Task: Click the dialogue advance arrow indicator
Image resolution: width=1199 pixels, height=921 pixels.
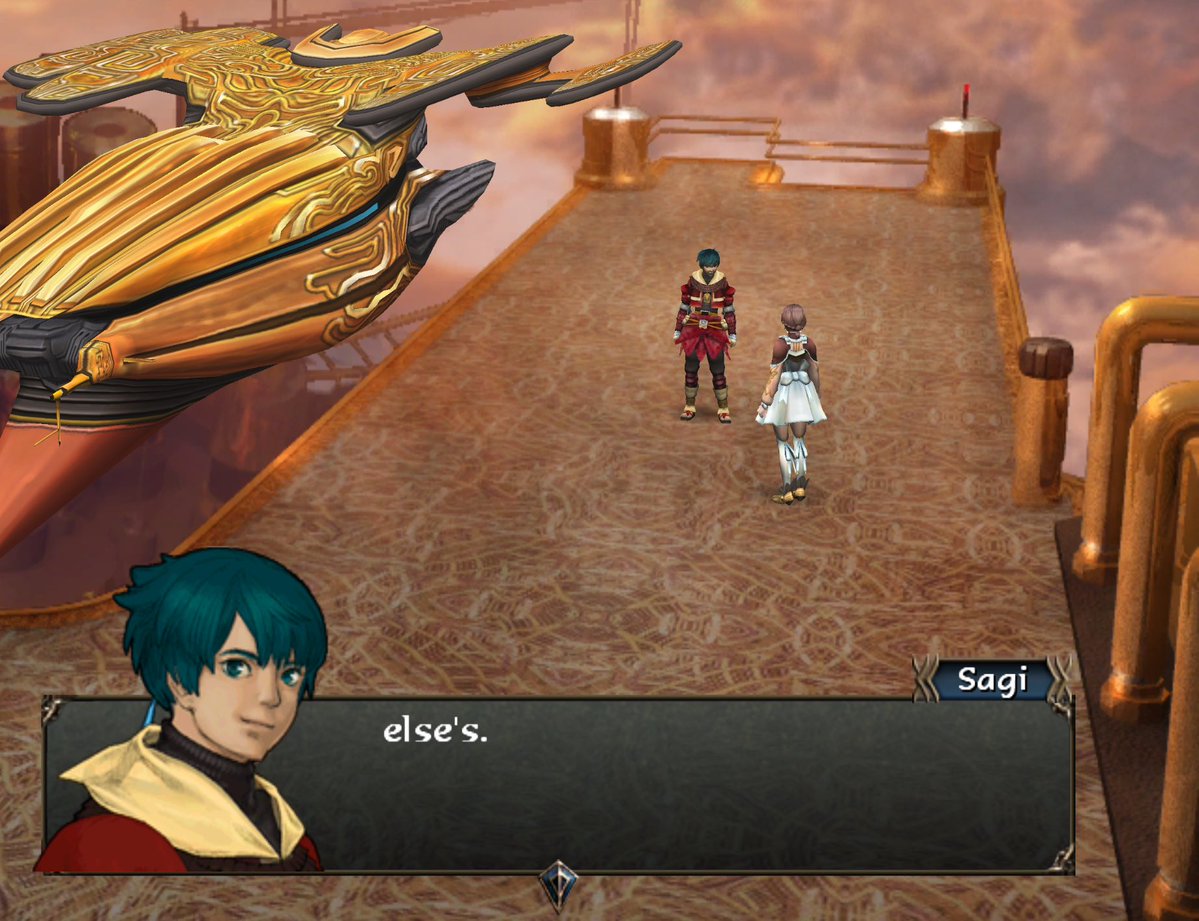Action: pos(558,884)
